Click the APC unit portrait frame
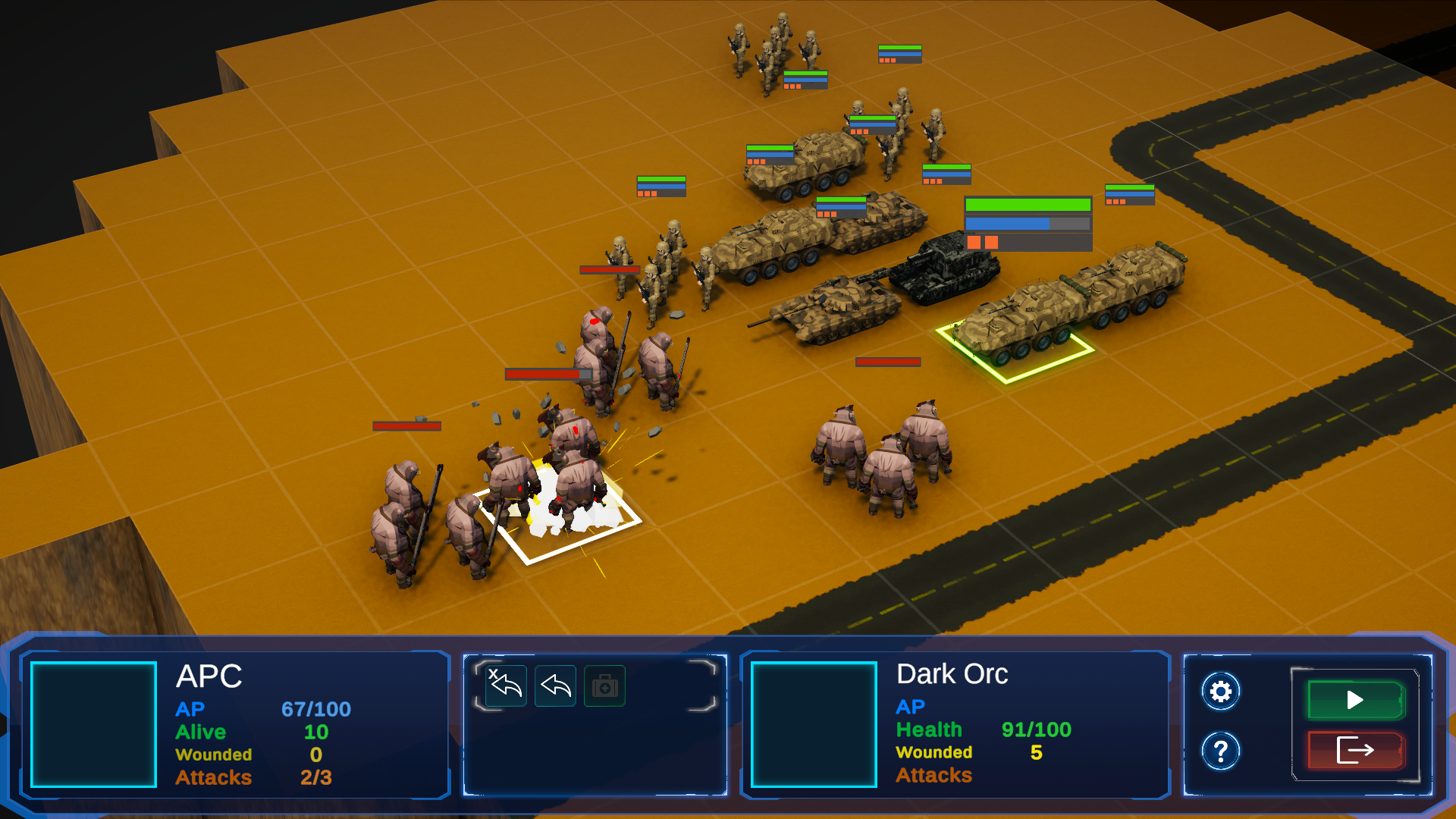1456x819 pixels. click(93, 724)
